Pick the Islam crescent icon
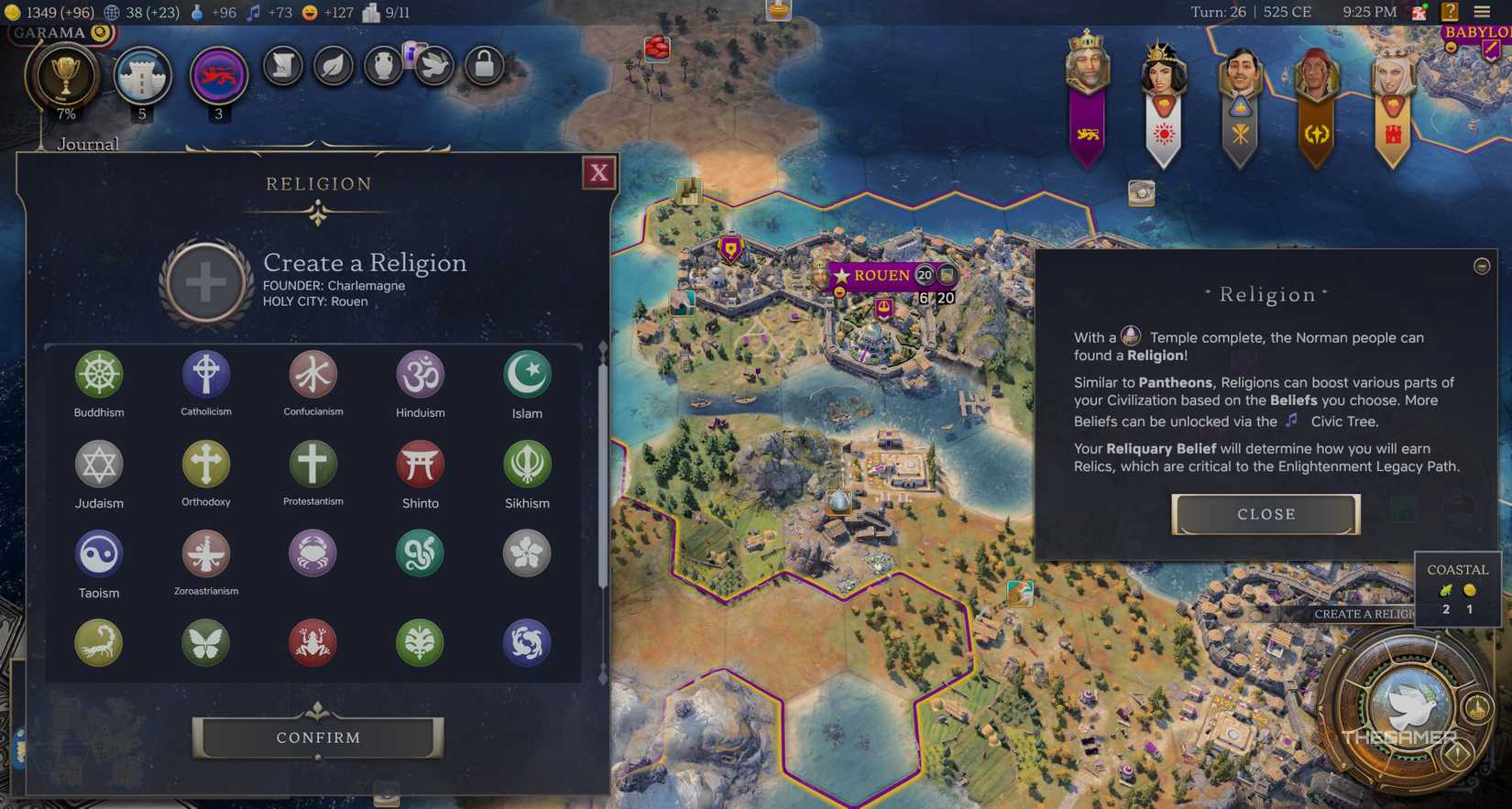Image resolution: width=1512 pixels, height=809 pixels. 527,373
